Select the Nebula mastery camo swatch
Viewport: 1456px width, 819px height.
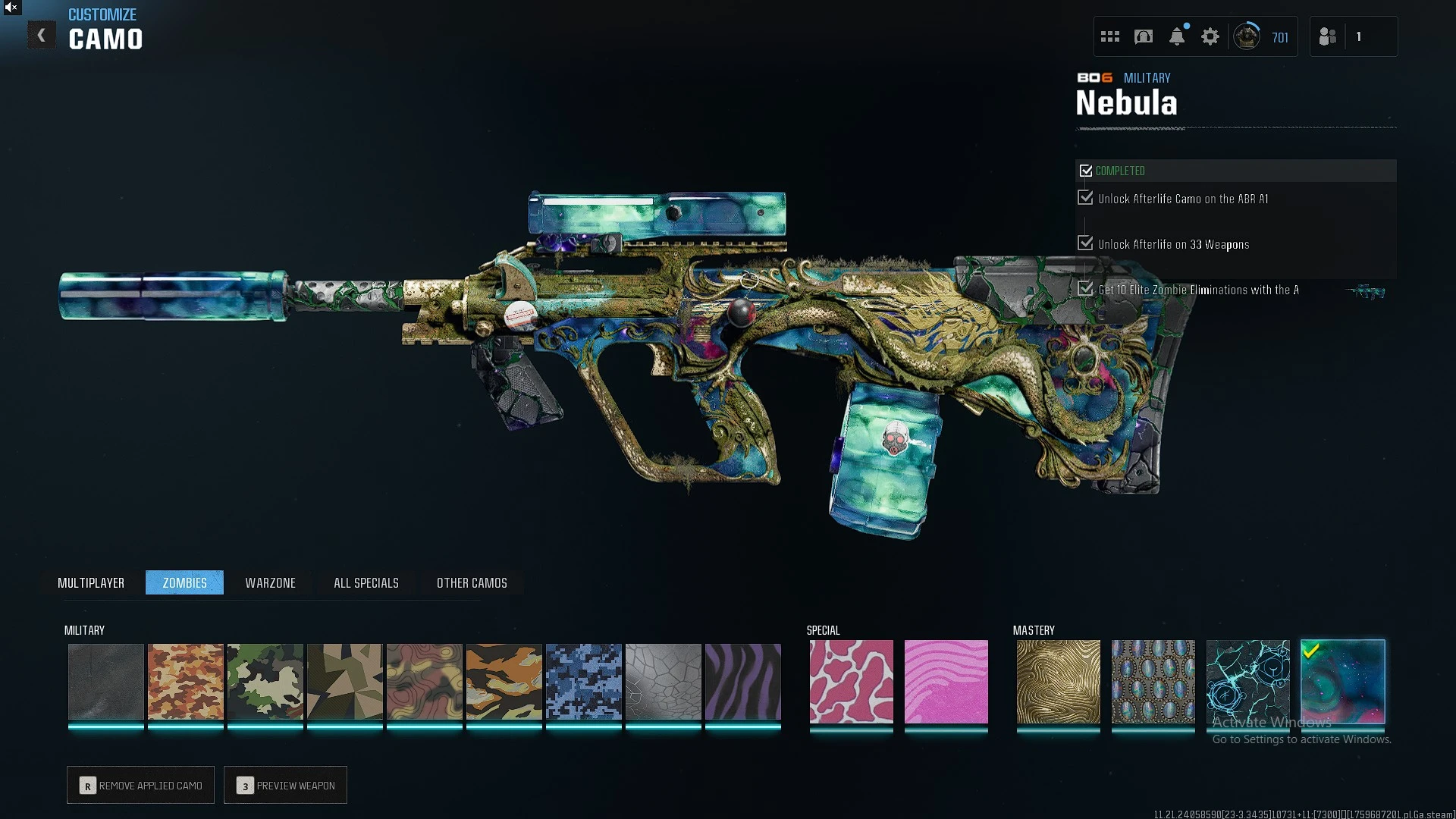(1342, 681)
